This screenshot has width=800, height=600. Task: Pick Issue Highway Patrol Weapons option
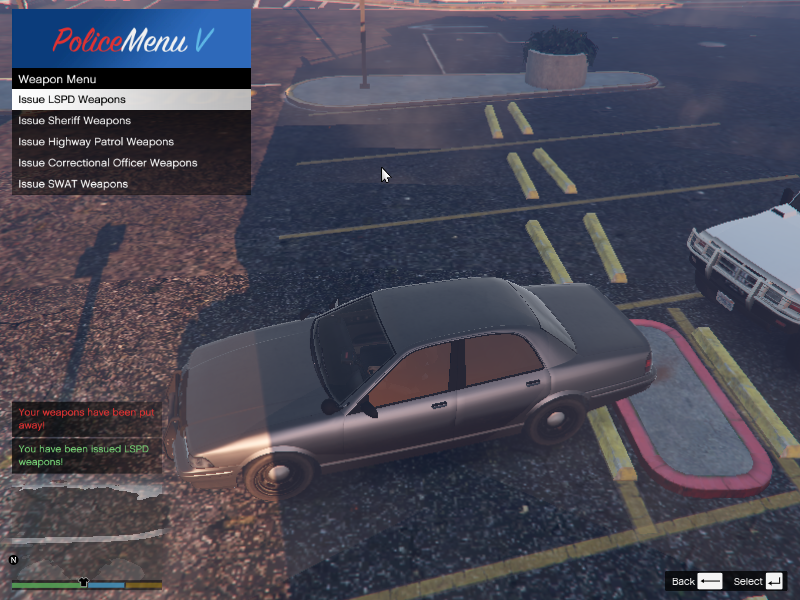point(130,142)
